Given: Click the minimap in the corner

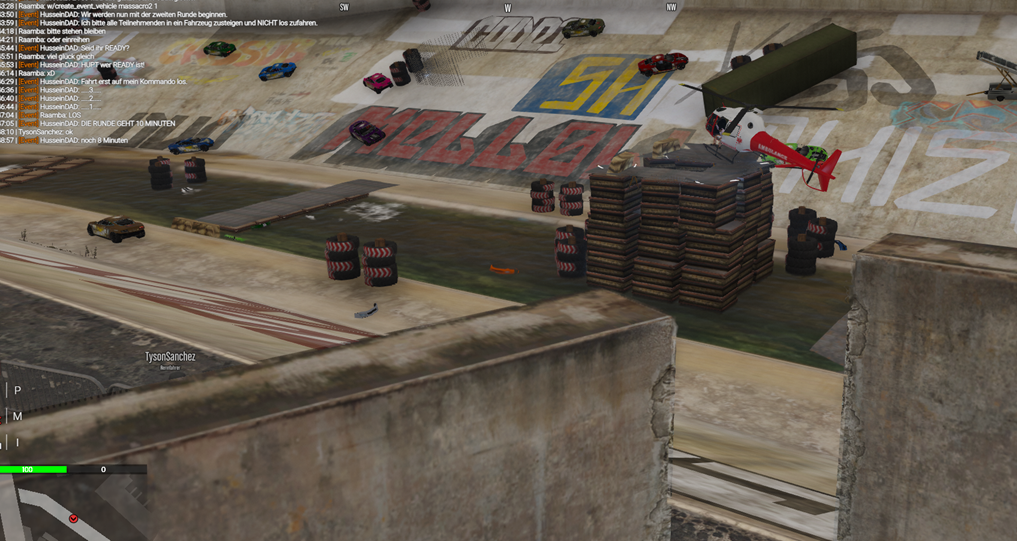Looking at the screenshot, I should pyautogui.click(x=72, y=507).
